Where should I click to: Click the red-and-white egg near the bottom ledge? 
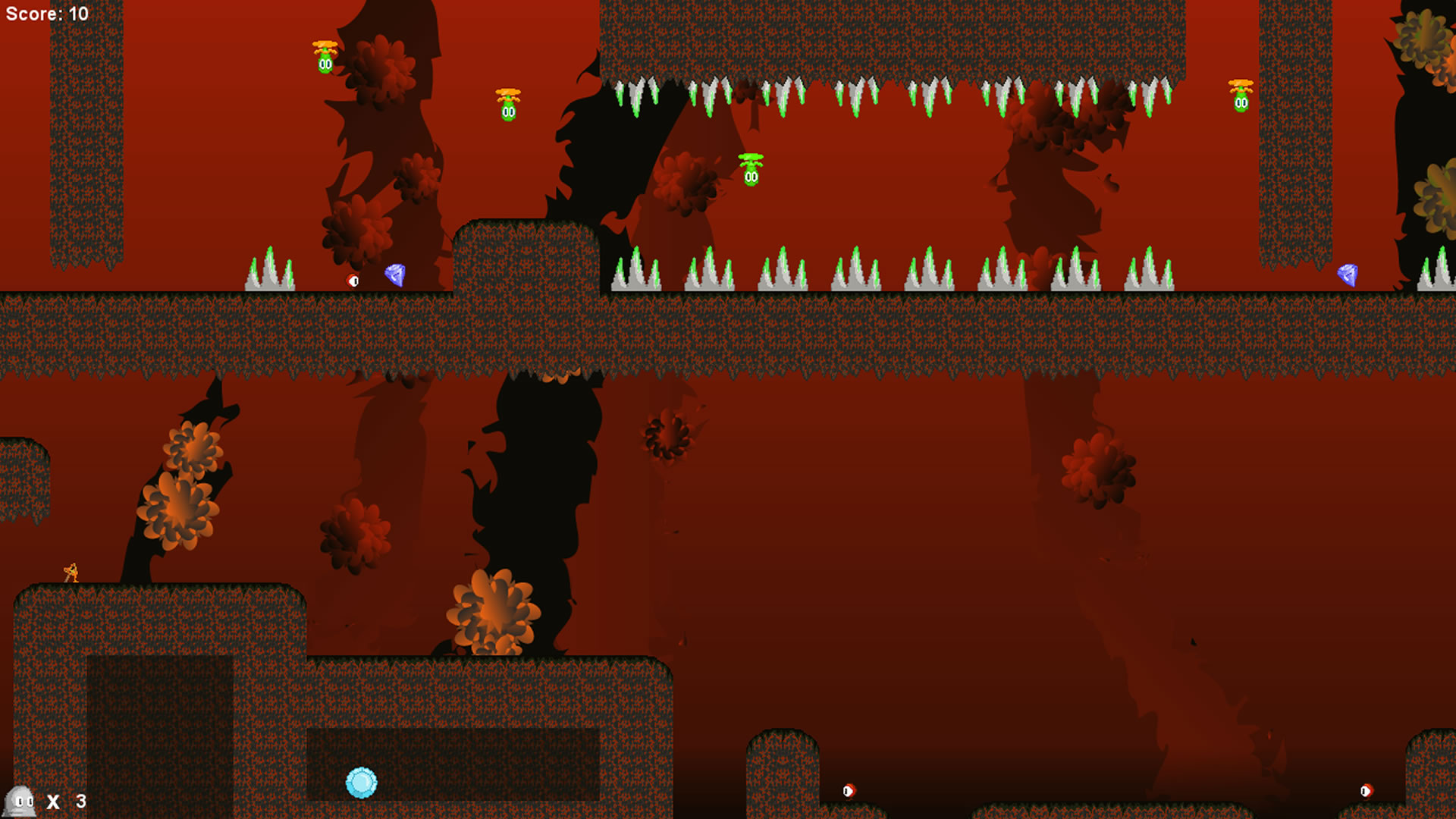(x=849, y=790)
